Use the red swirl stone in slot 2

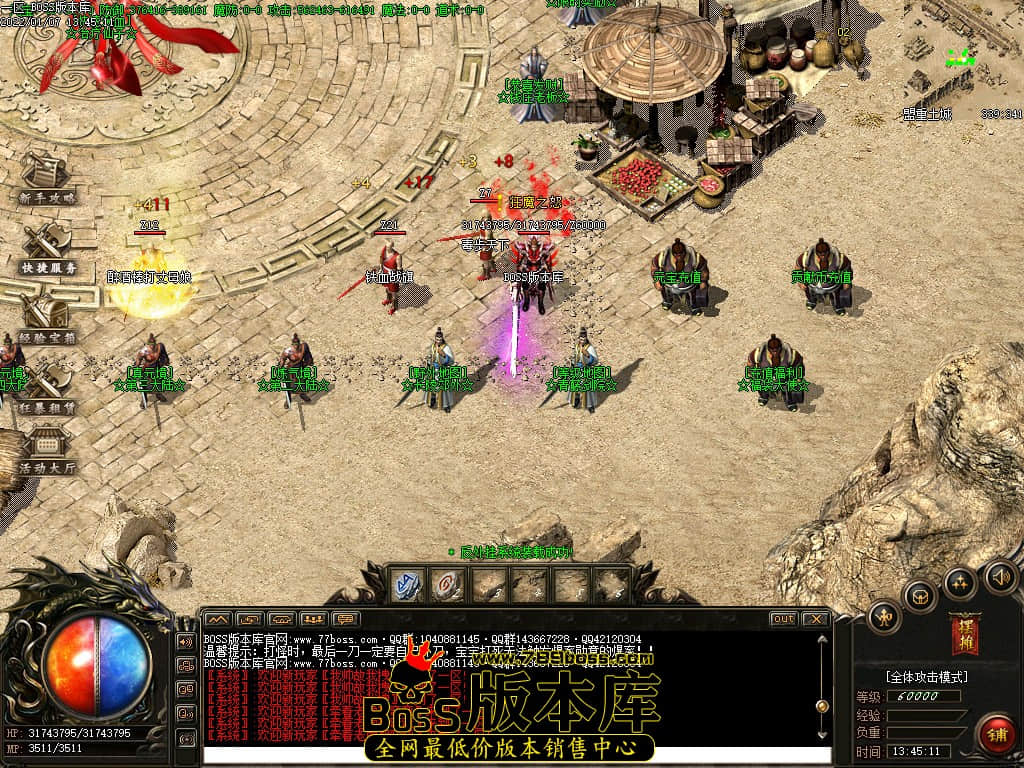click(447, 585)
